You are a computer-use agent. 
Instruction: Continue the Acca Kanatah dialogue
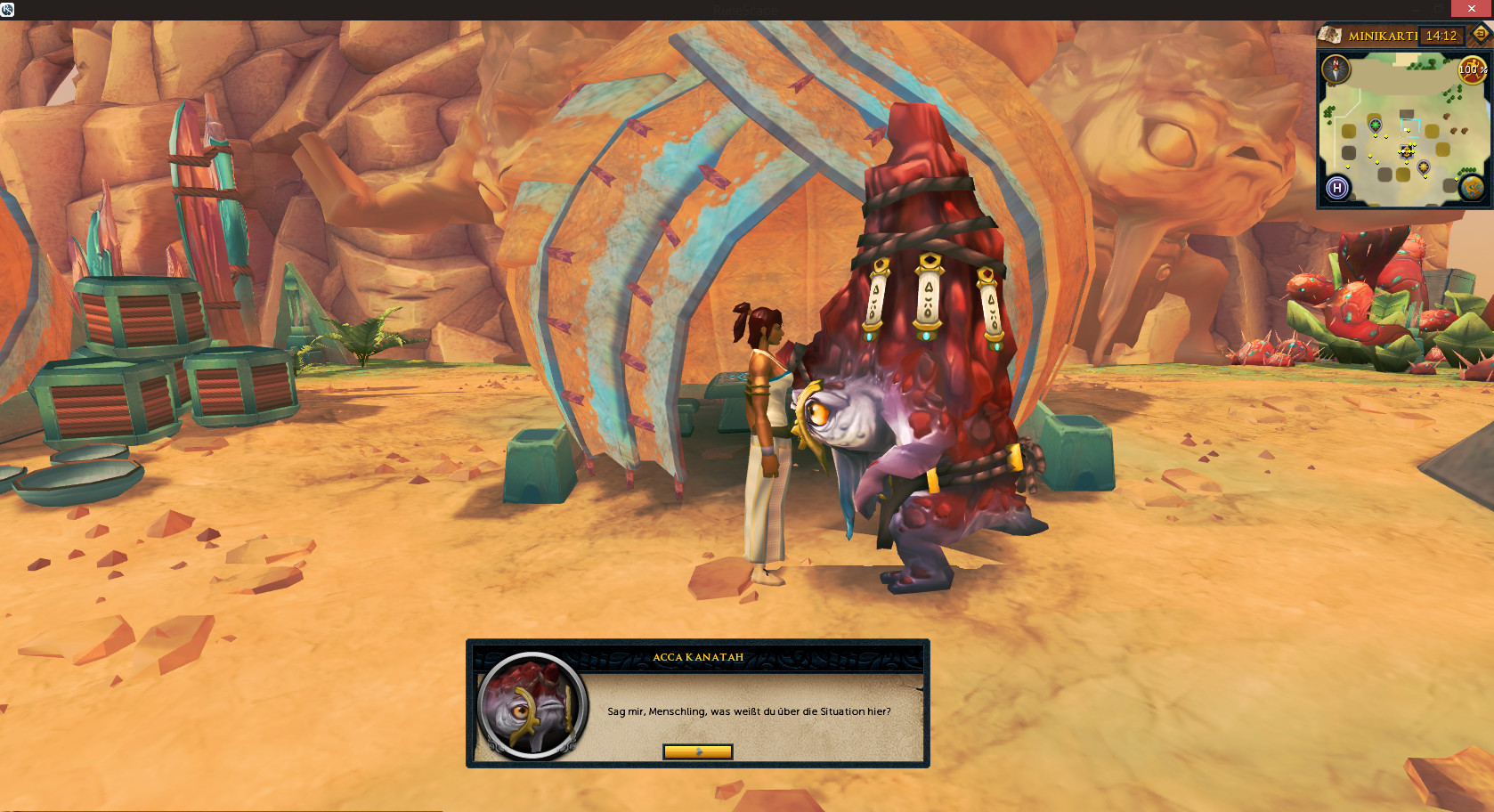pyautogui.click(x=697, y=751)
